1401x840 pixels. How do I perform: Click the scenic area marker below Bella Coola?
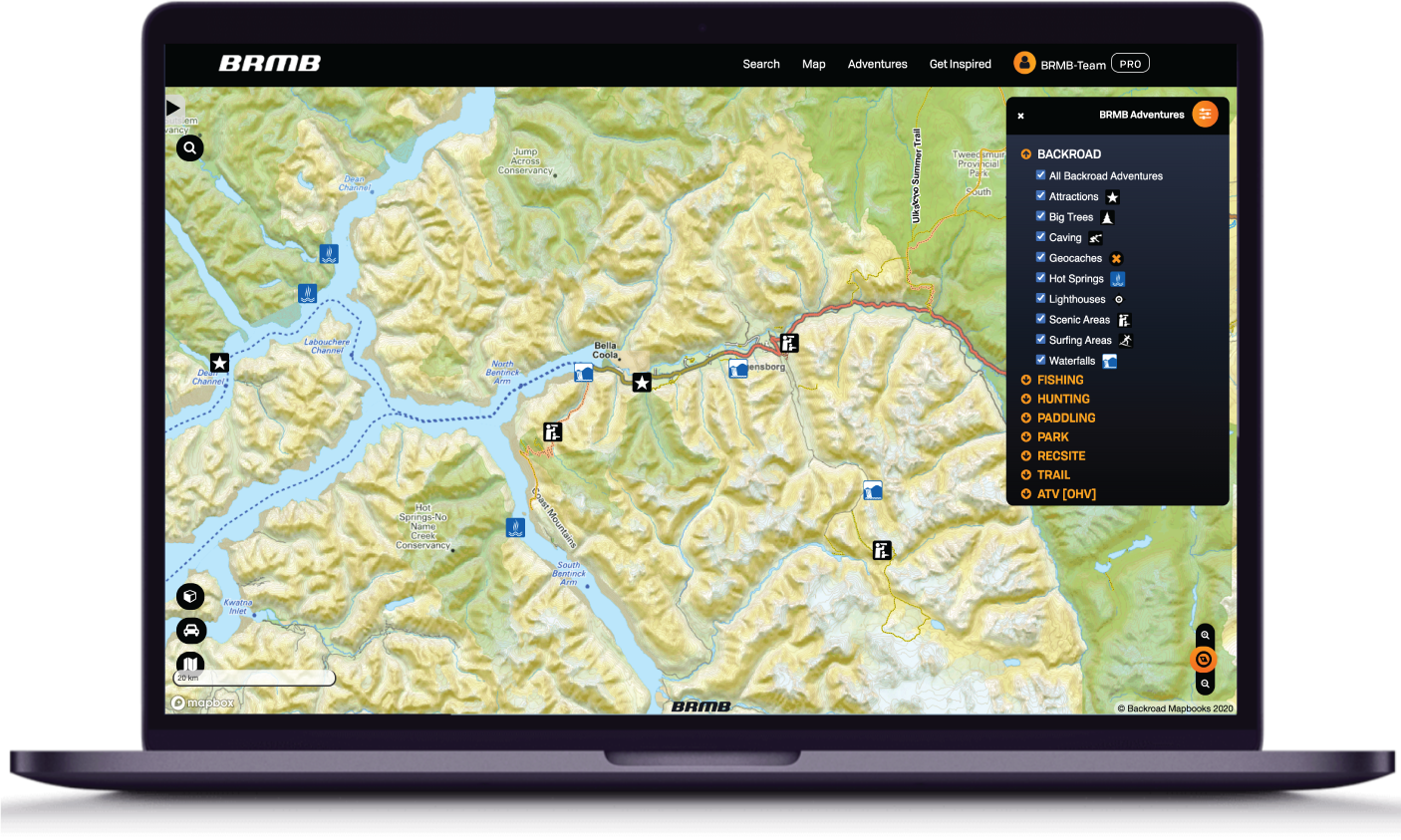552,430
